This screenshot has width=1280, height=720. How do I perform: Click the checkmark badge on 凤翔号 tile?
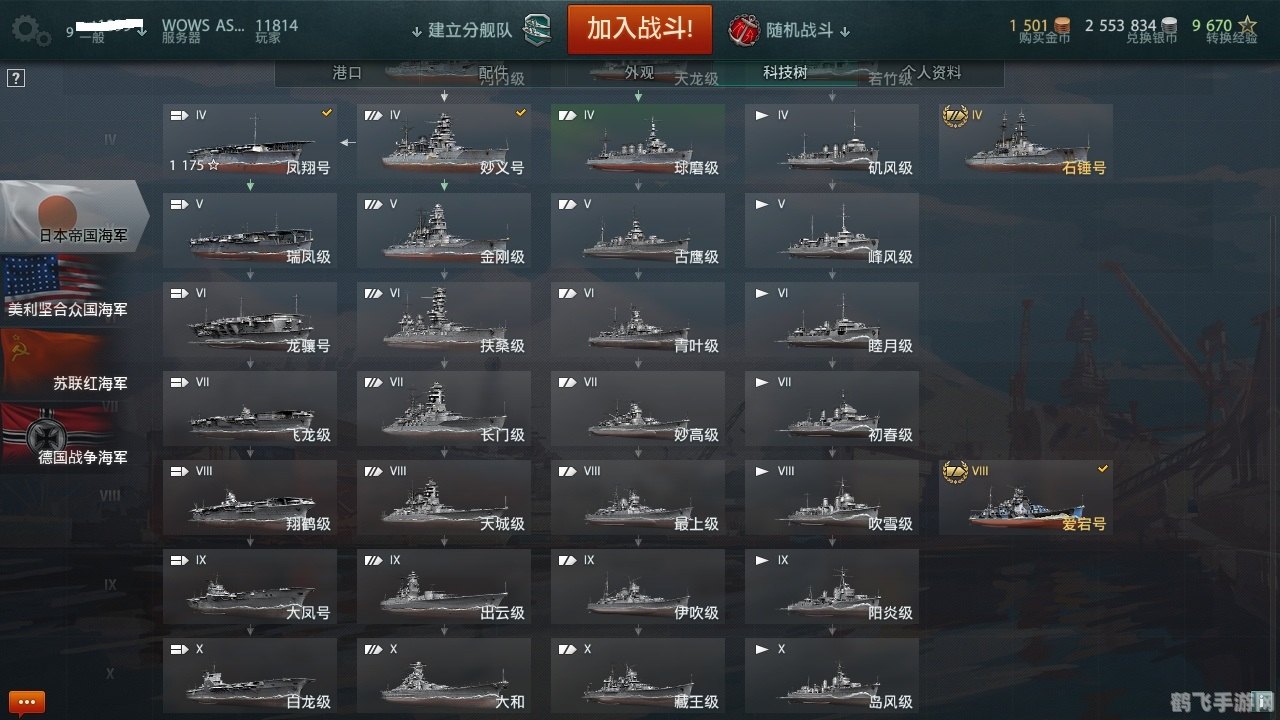click(325, 113)
